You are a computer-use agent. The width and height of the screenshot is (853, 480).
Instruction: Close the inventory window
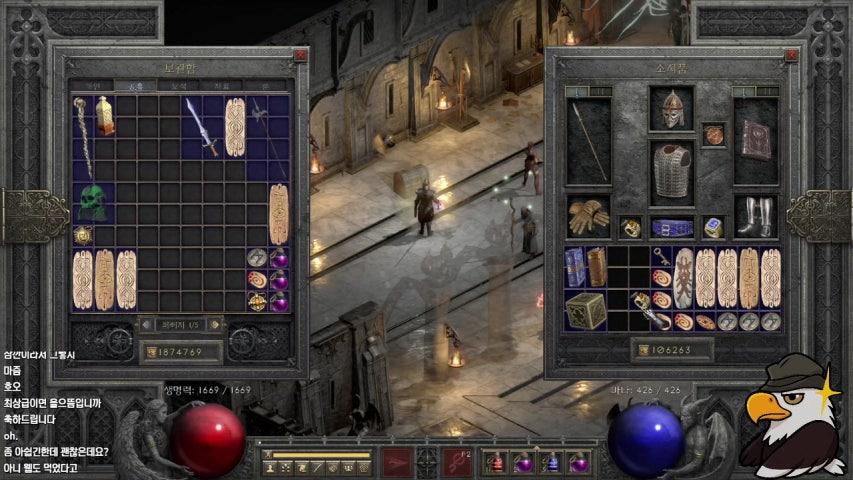pyautogui.click(x=791, y=57)
